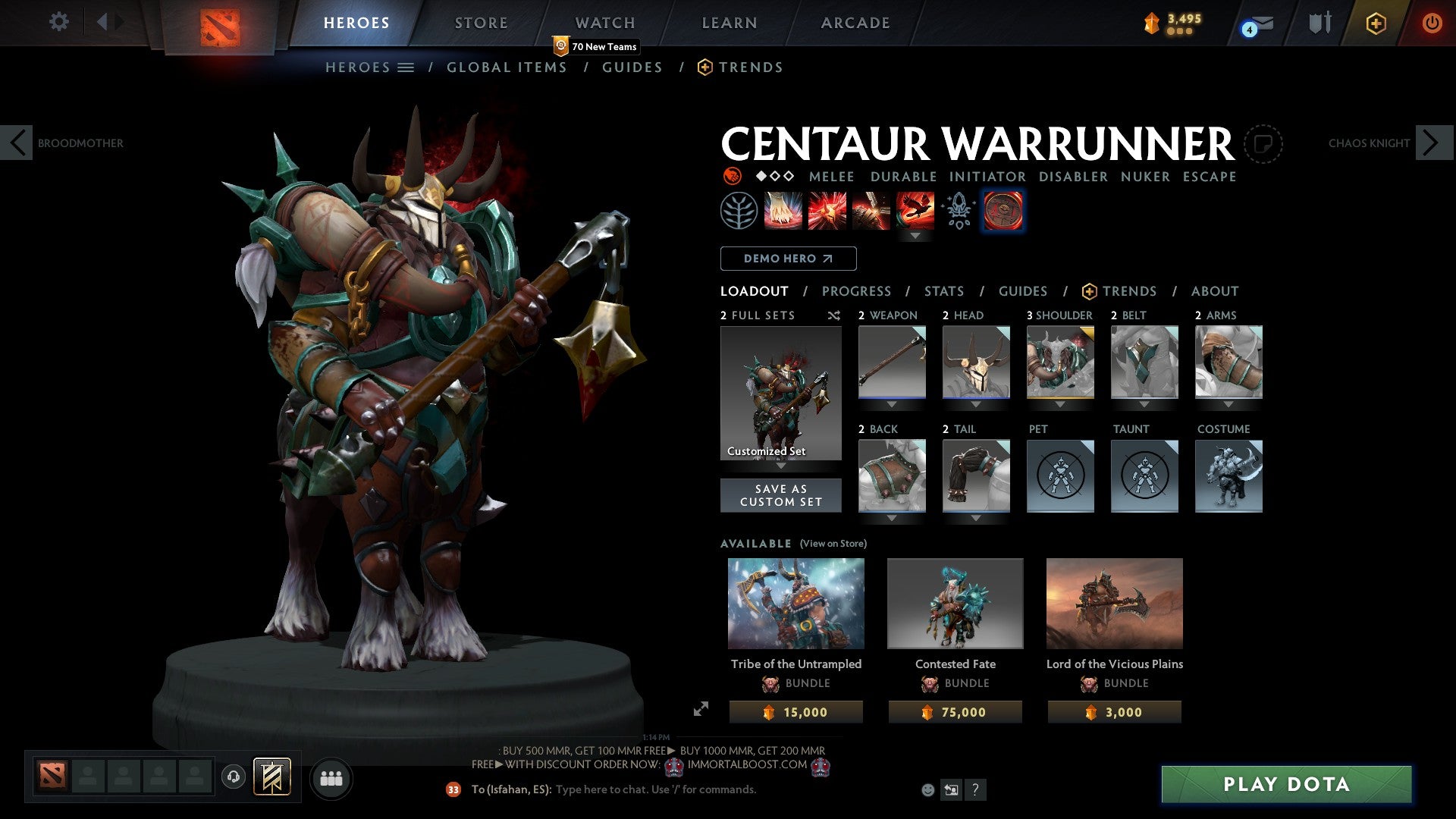Toggle the armory shield icon in the top bar
1456x819 pixels.
[x=1319, y=22]
